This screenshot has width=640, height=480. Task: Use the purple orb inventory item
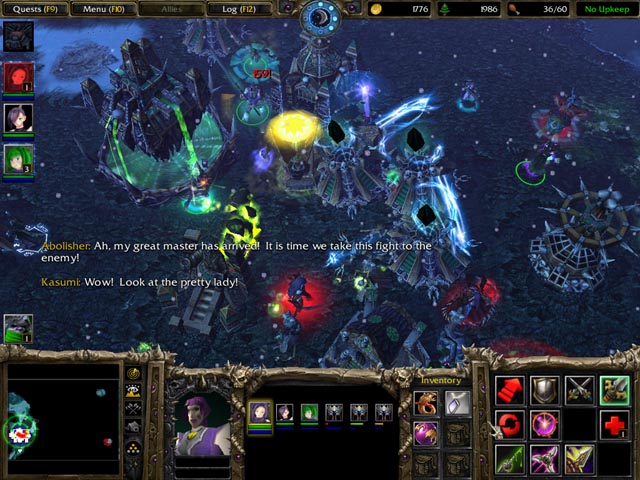click(426, 433)
